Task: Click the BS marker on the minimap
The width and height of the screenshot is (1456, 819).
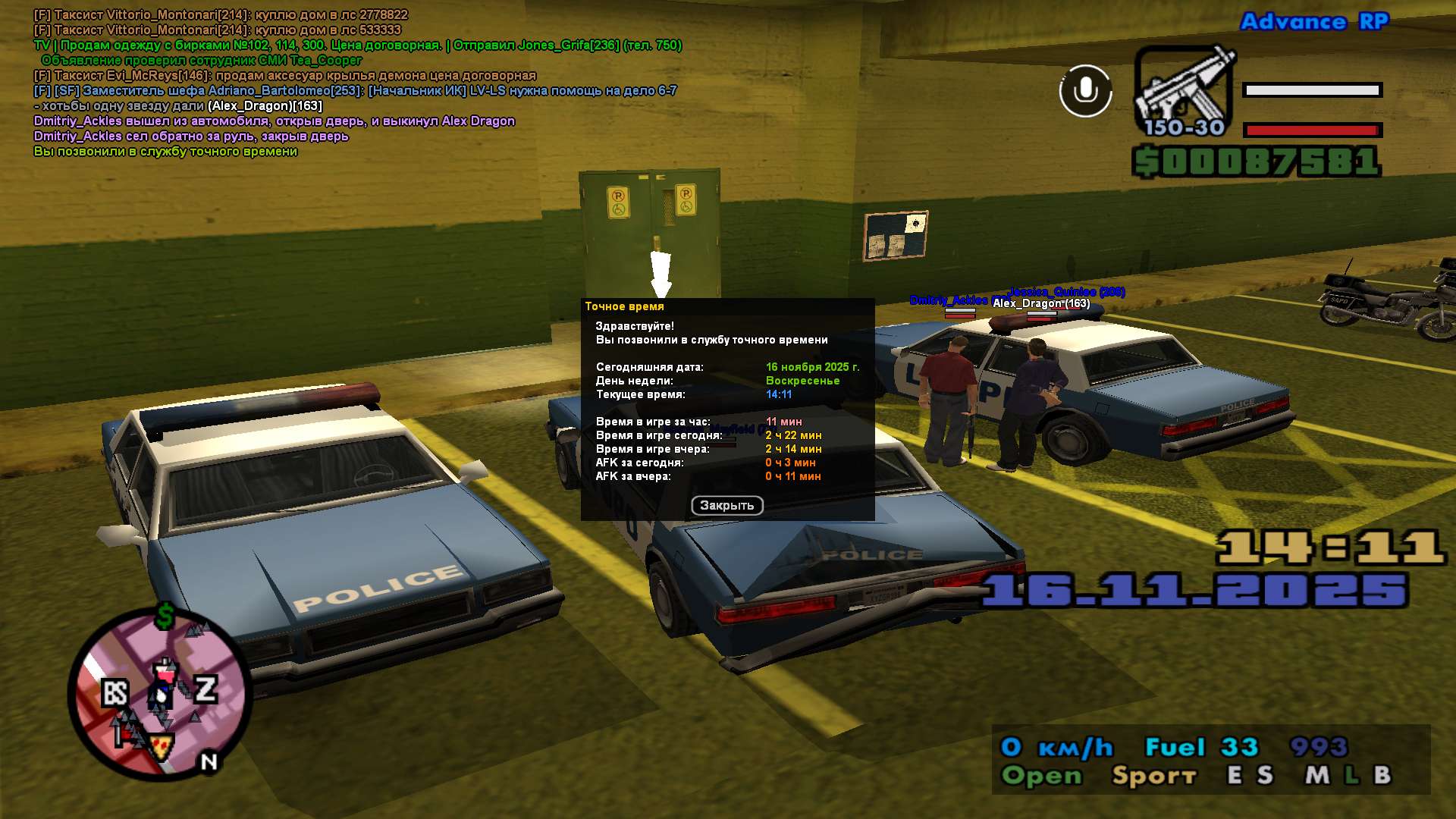Action: (115, 692)
